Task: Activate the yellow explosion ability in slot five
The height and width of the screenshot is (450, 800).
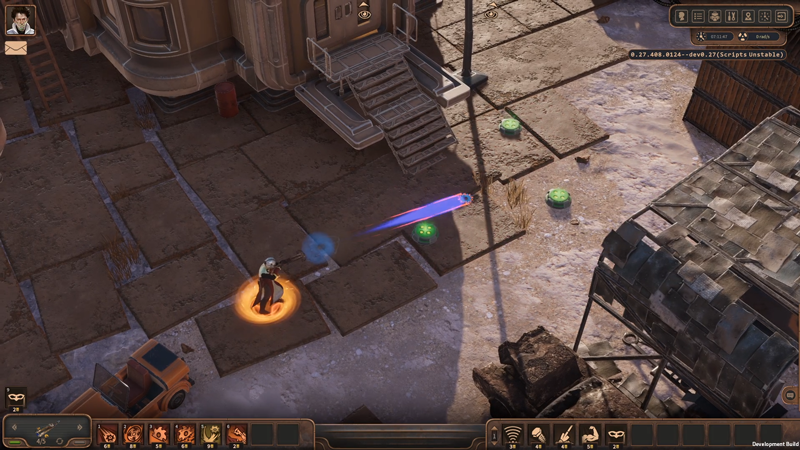Action: [211, 434]
